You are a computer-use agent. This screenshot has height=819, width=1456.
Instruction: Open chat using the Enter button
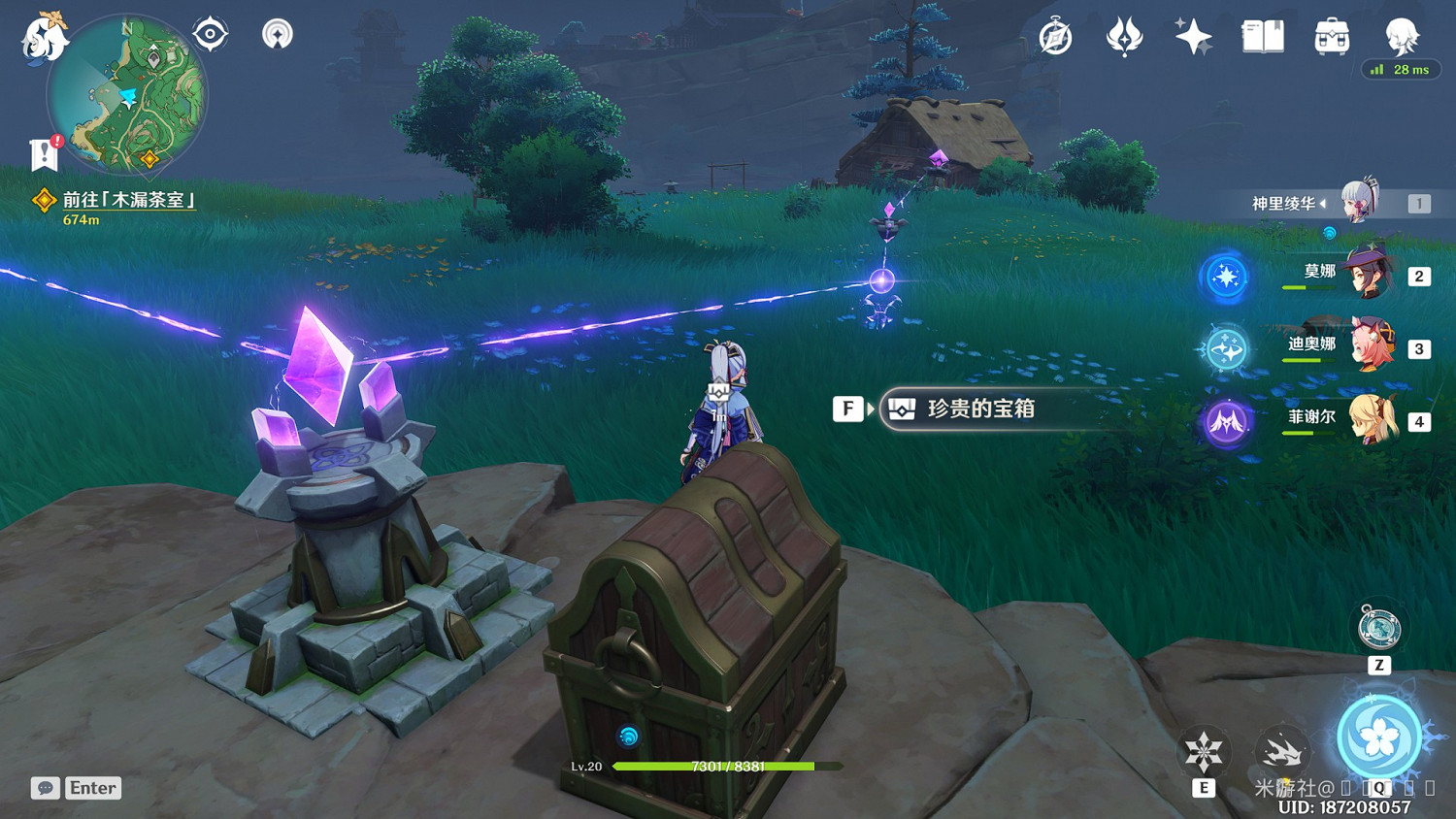pyautogui.click(x=91, y=788)
